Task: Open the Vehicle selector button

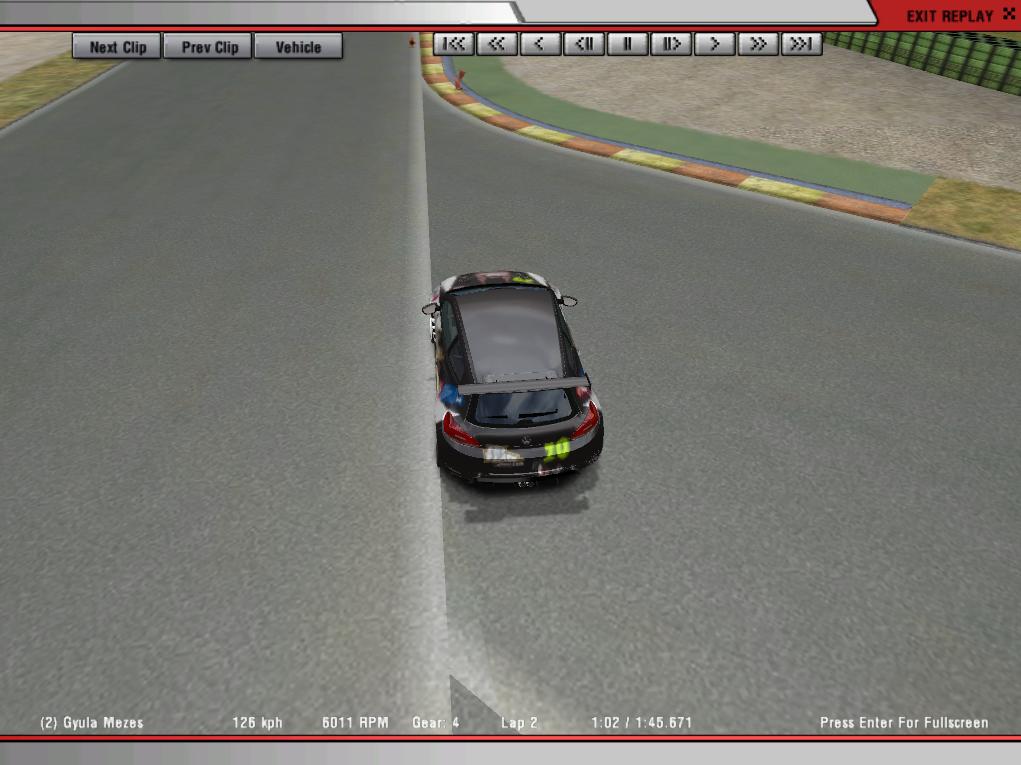Action: [x=298, y=47]
